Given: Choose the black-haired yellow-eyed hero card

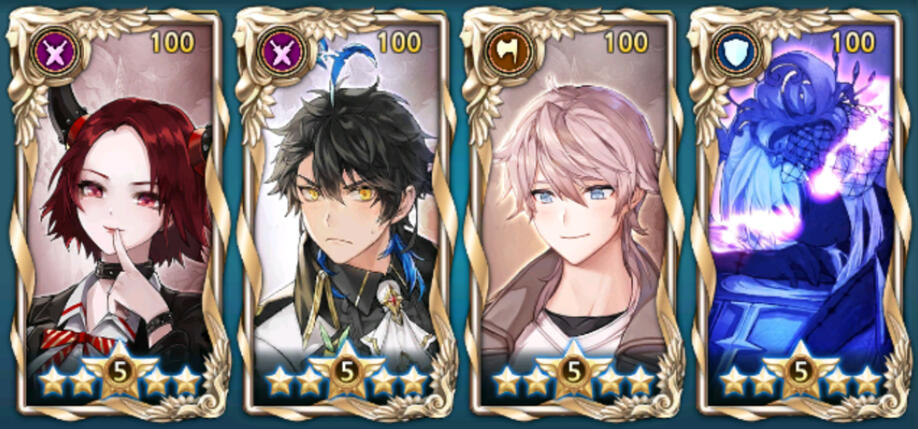Looking at the screenshot, I should click(x=345, y=215).
